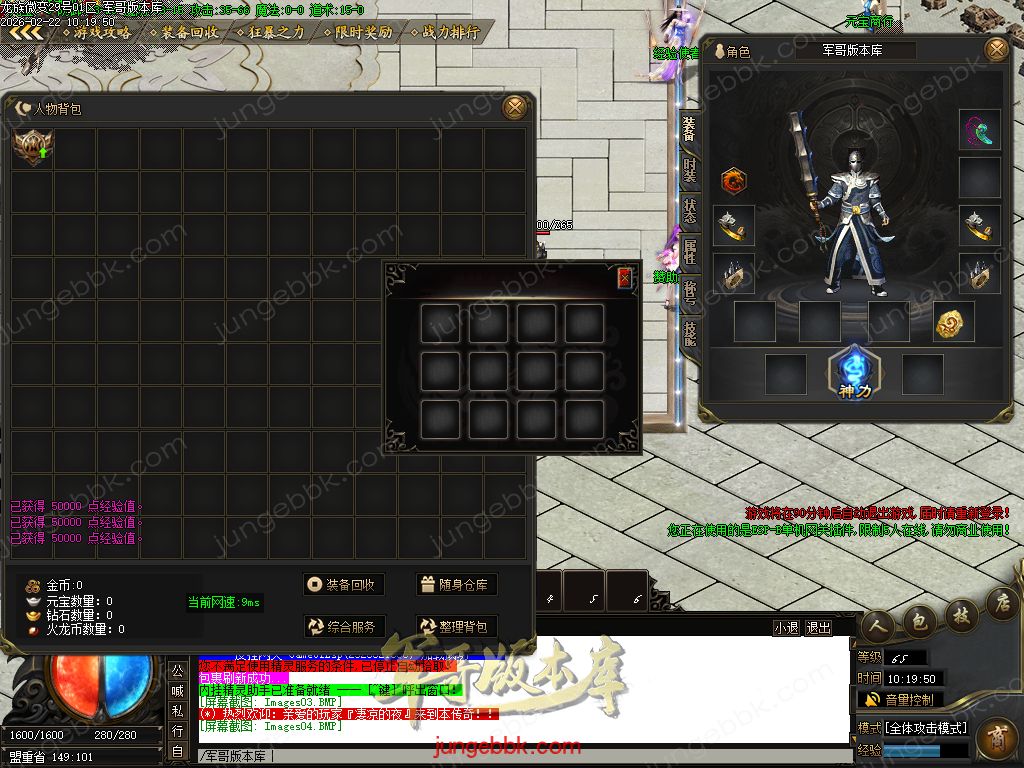Close the small twelve-slot grid window
This screenshot has height=768, width=1024.
pyautogui.click(x=625, y=278)
